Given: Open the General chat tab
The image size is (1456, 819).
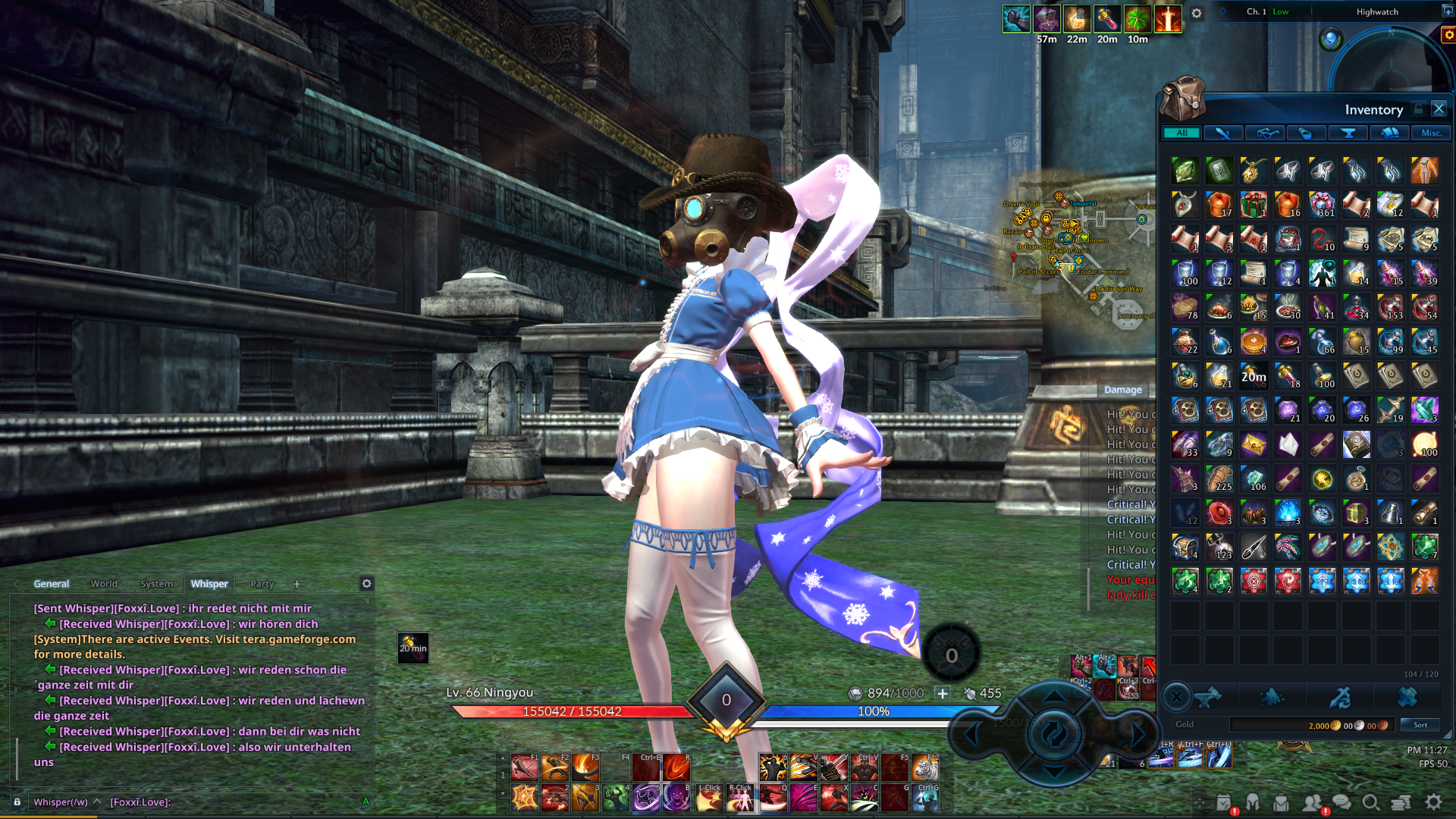Looking at the screenshot, I should pyautogui.click(x=51, y=584).
